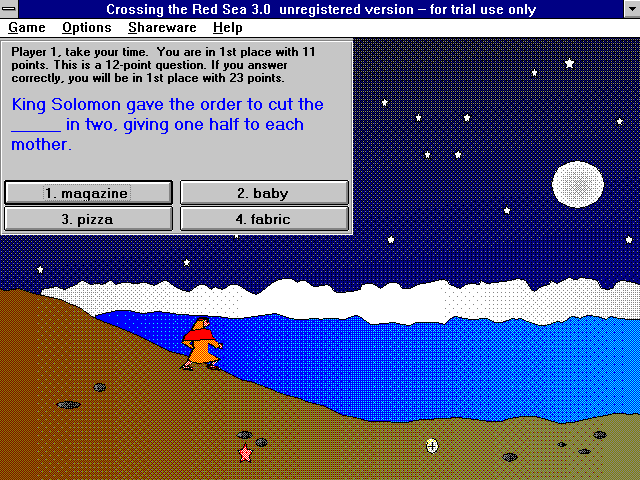
Task: Select the answer '2. baby'
Action: point(264,193)
